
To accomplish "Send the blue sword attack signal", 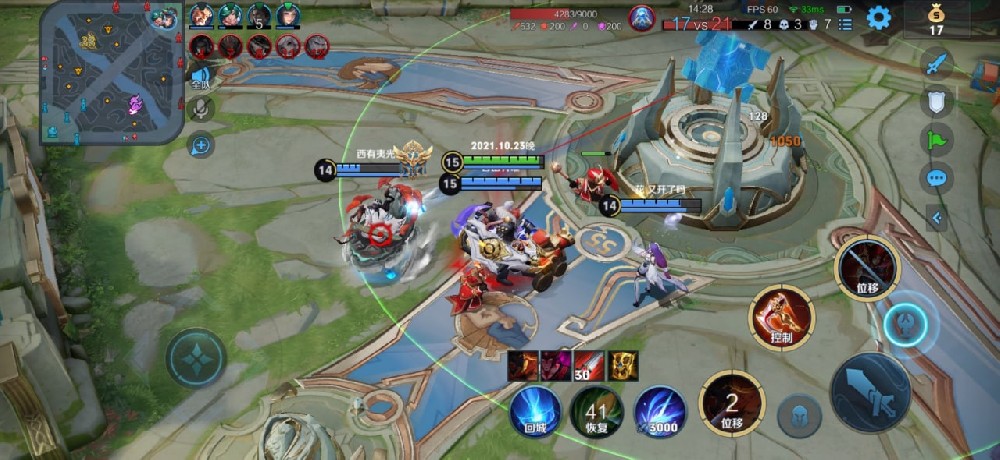I will (937, 64).
